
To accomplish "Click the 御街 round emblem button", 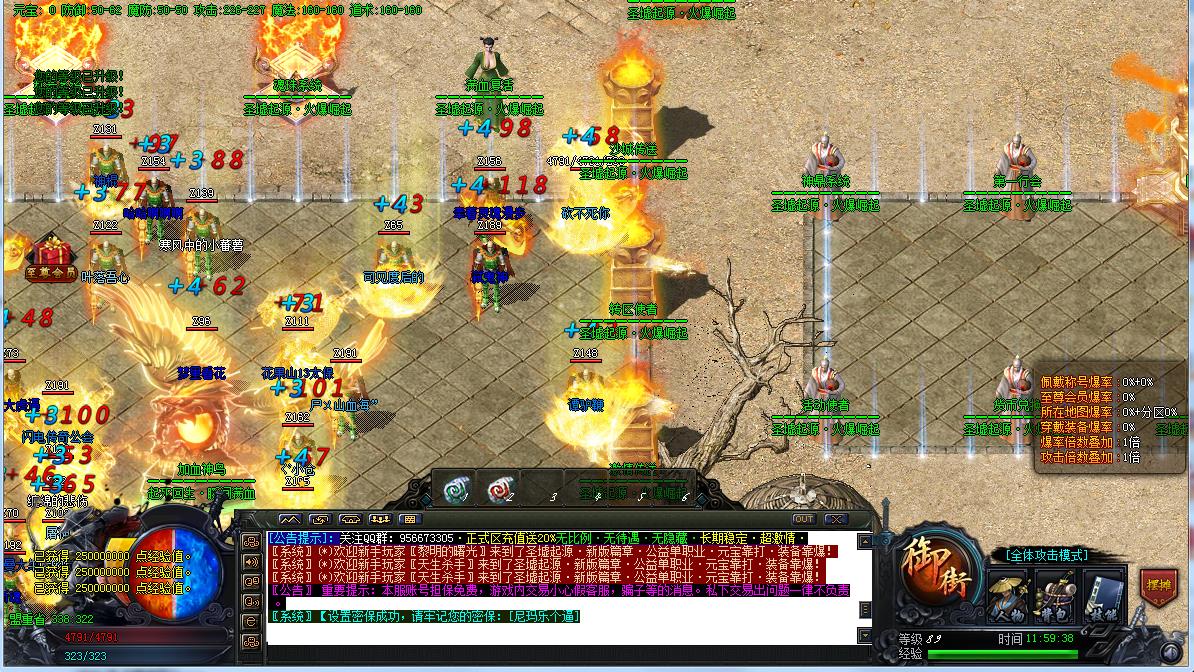I will point(937,573).
